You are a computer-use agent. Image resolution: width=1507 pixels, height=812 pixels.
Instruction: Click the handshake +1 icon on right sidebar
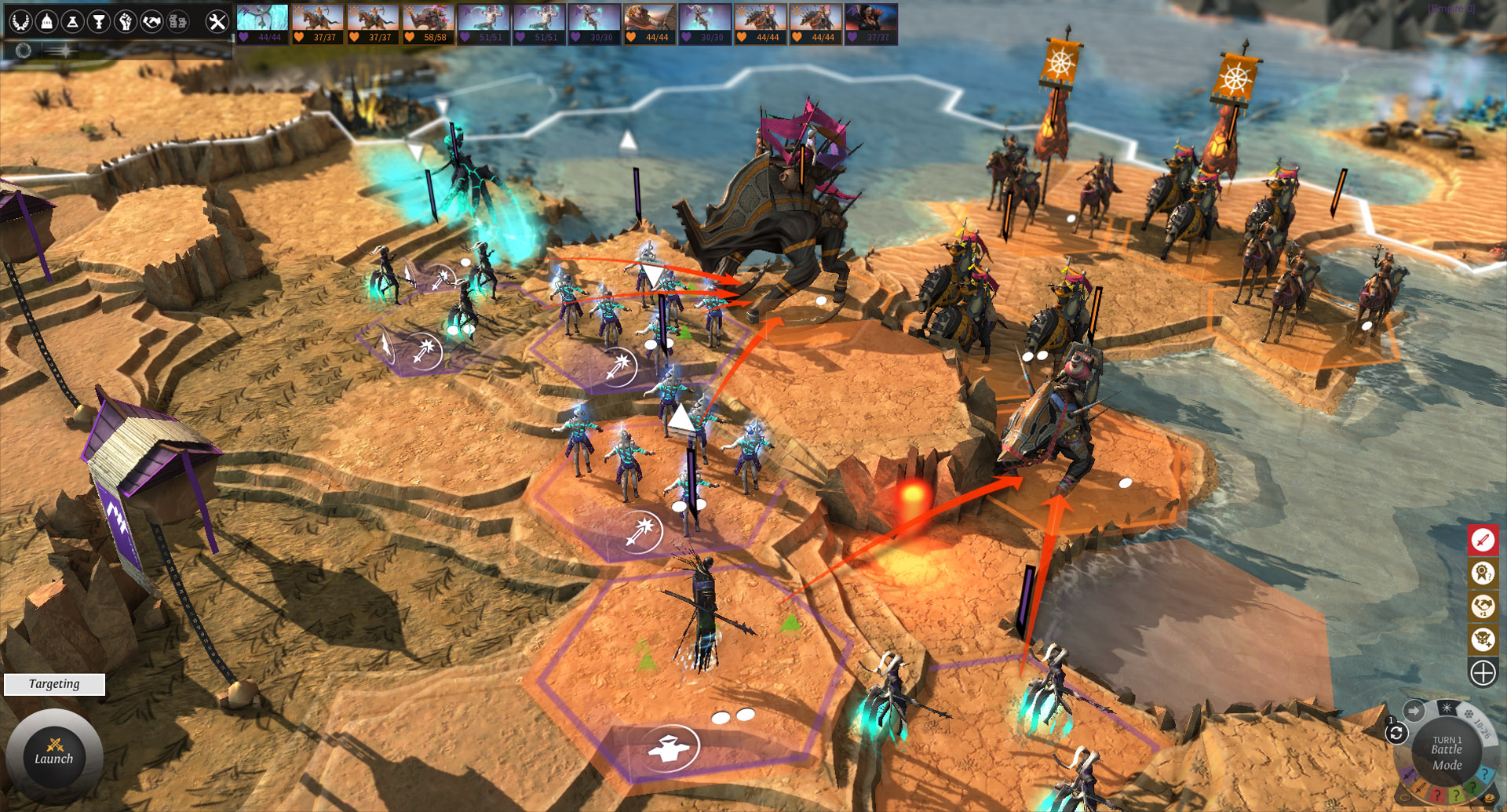(1483, 605)
